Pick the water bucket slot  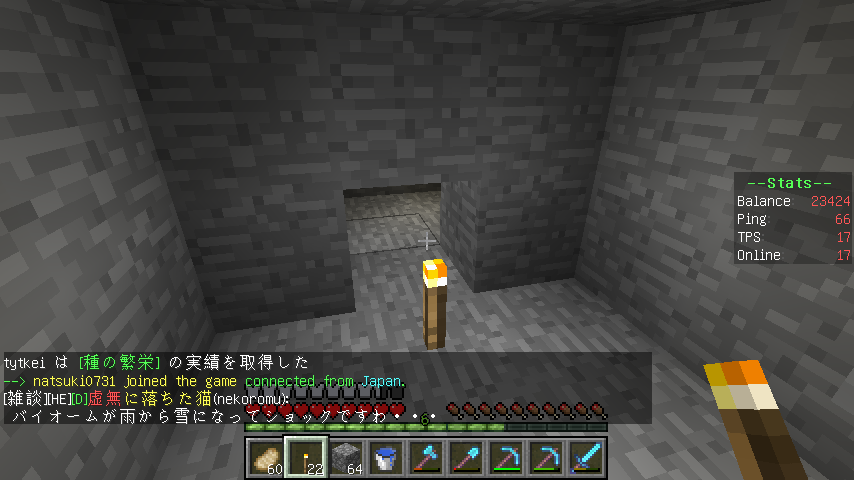pos(386,457)
